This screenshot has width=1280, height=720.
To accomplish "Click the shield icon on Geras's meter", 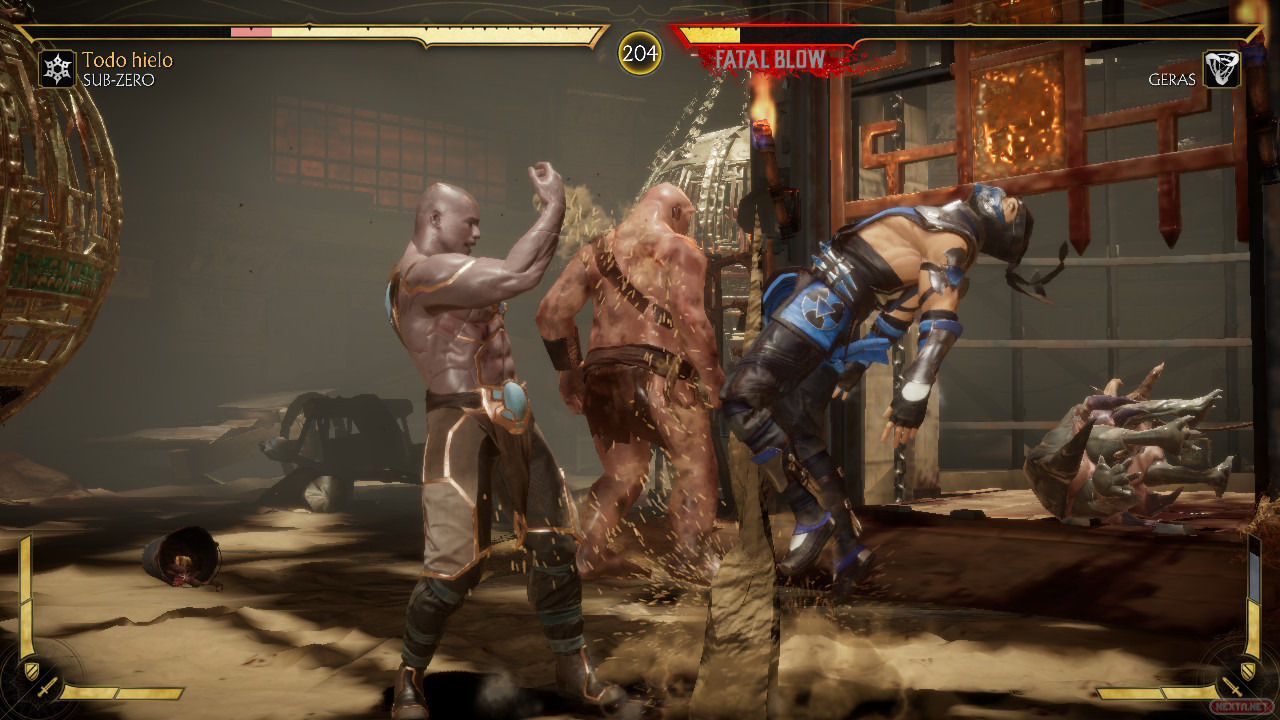I will point(1246,670).
